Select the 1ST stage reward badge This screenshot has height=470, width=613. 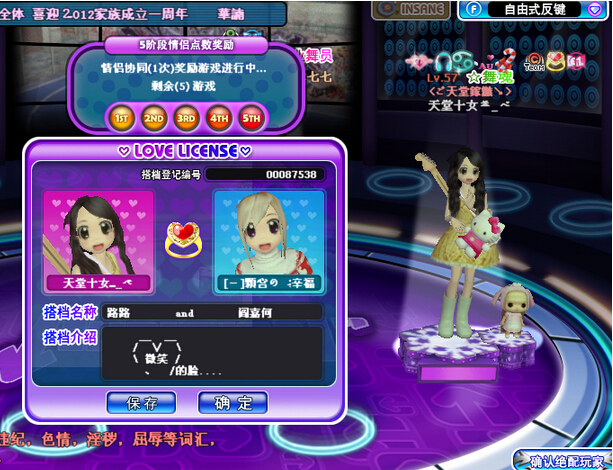[122, 117]
